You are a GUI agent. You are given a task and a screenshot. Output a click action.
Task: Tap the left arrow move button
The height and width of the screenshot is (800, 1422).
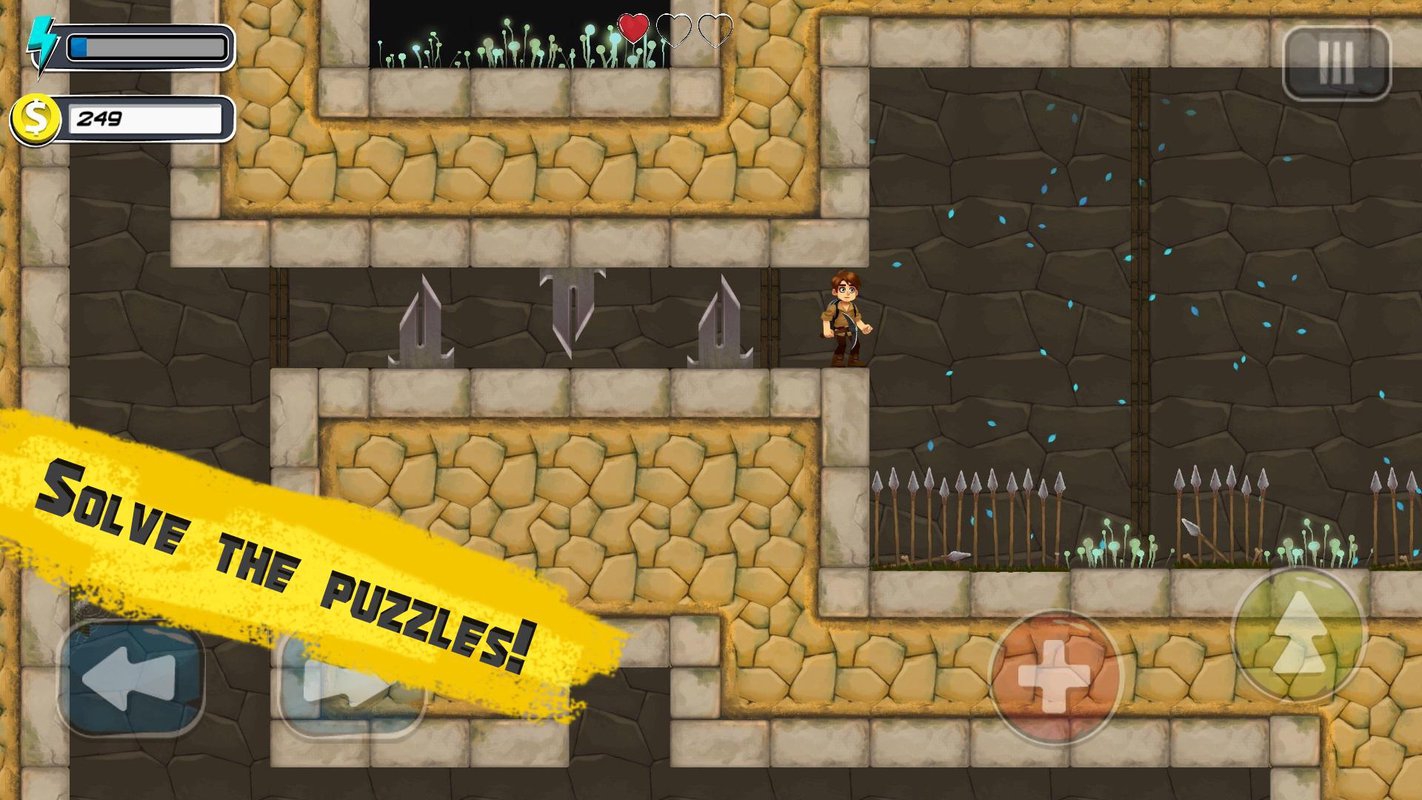click(x=131, y=677)
